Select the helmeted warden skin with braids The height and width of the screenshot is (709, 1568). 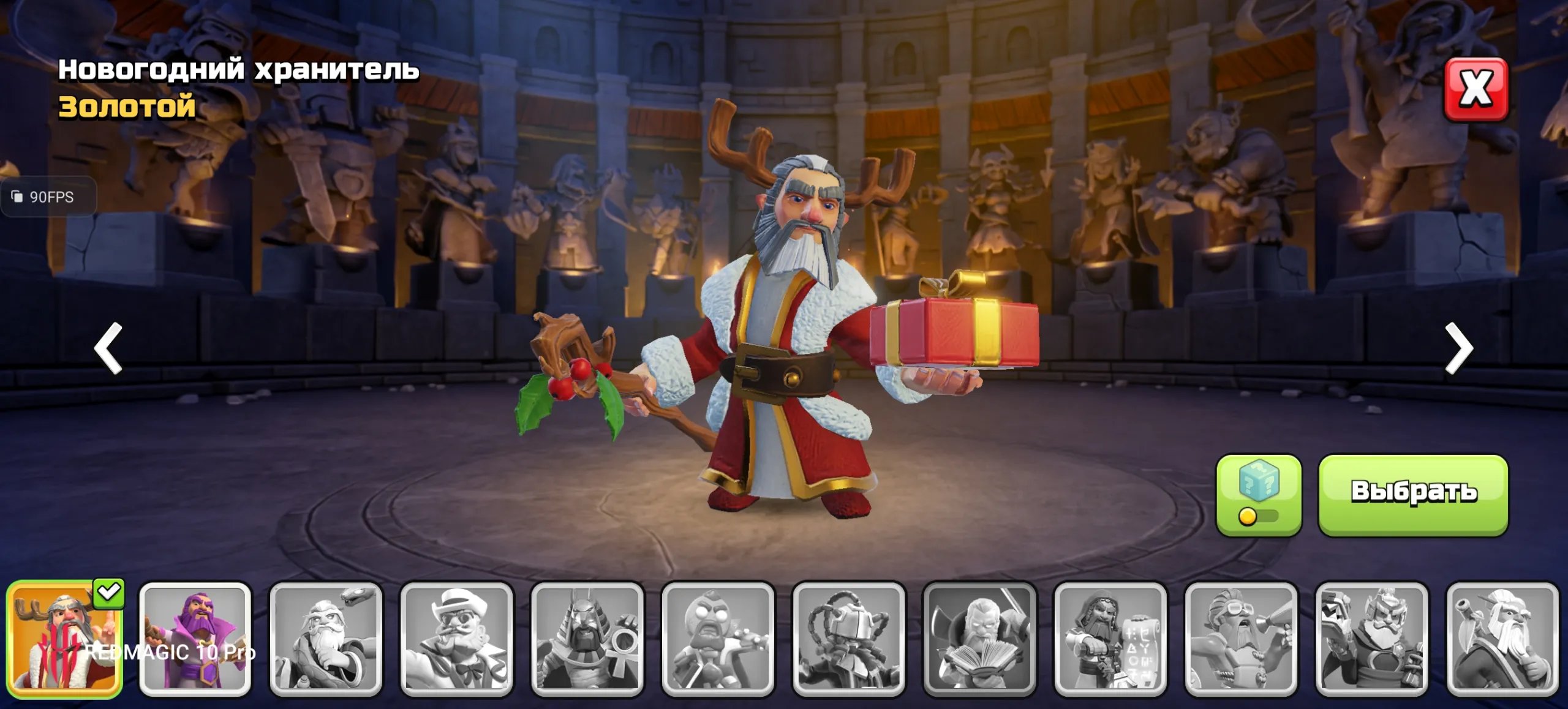click(848, 639)
